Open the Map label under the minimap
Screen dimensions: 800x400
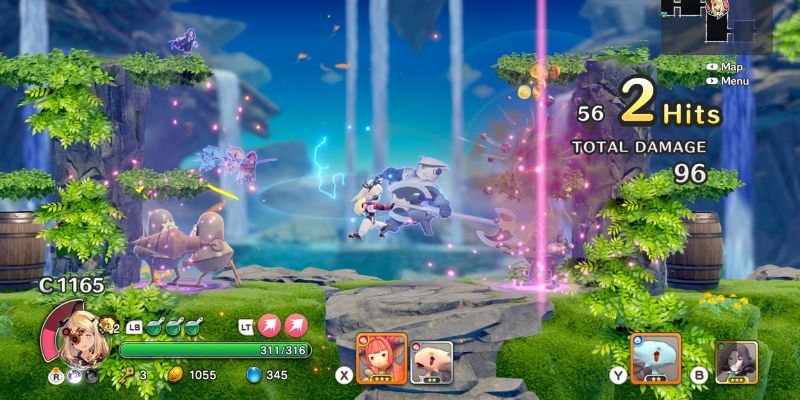pos(731,67)
